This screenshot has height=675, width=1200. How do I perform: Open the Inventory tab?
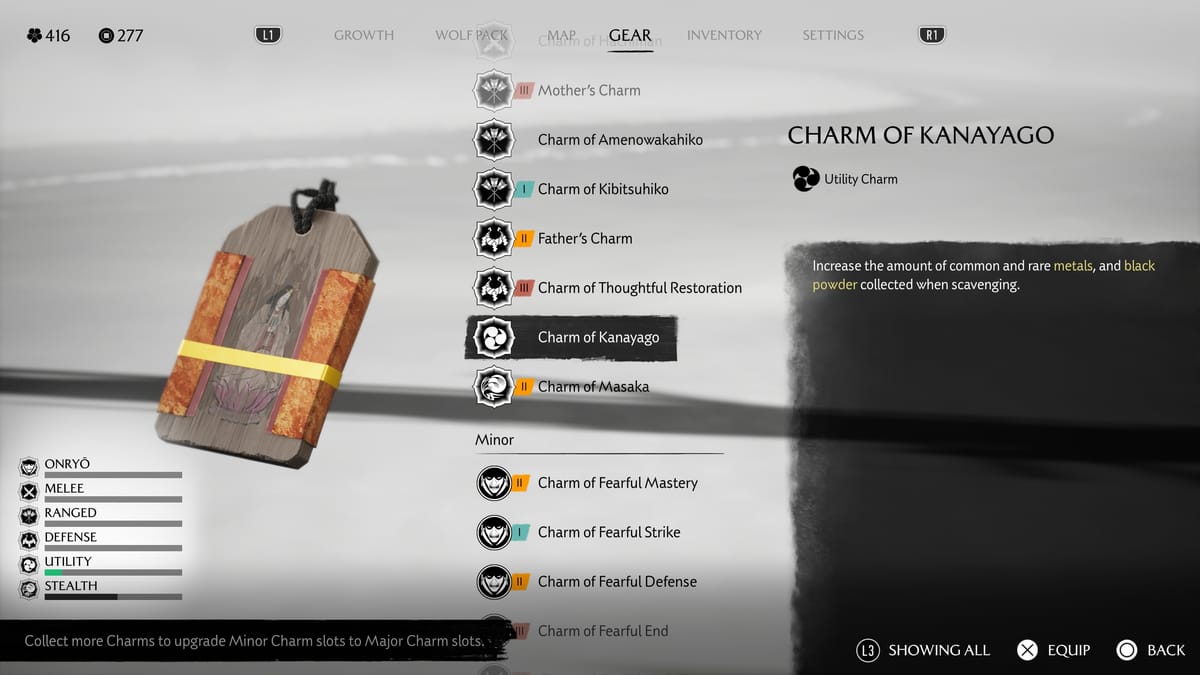725,35
